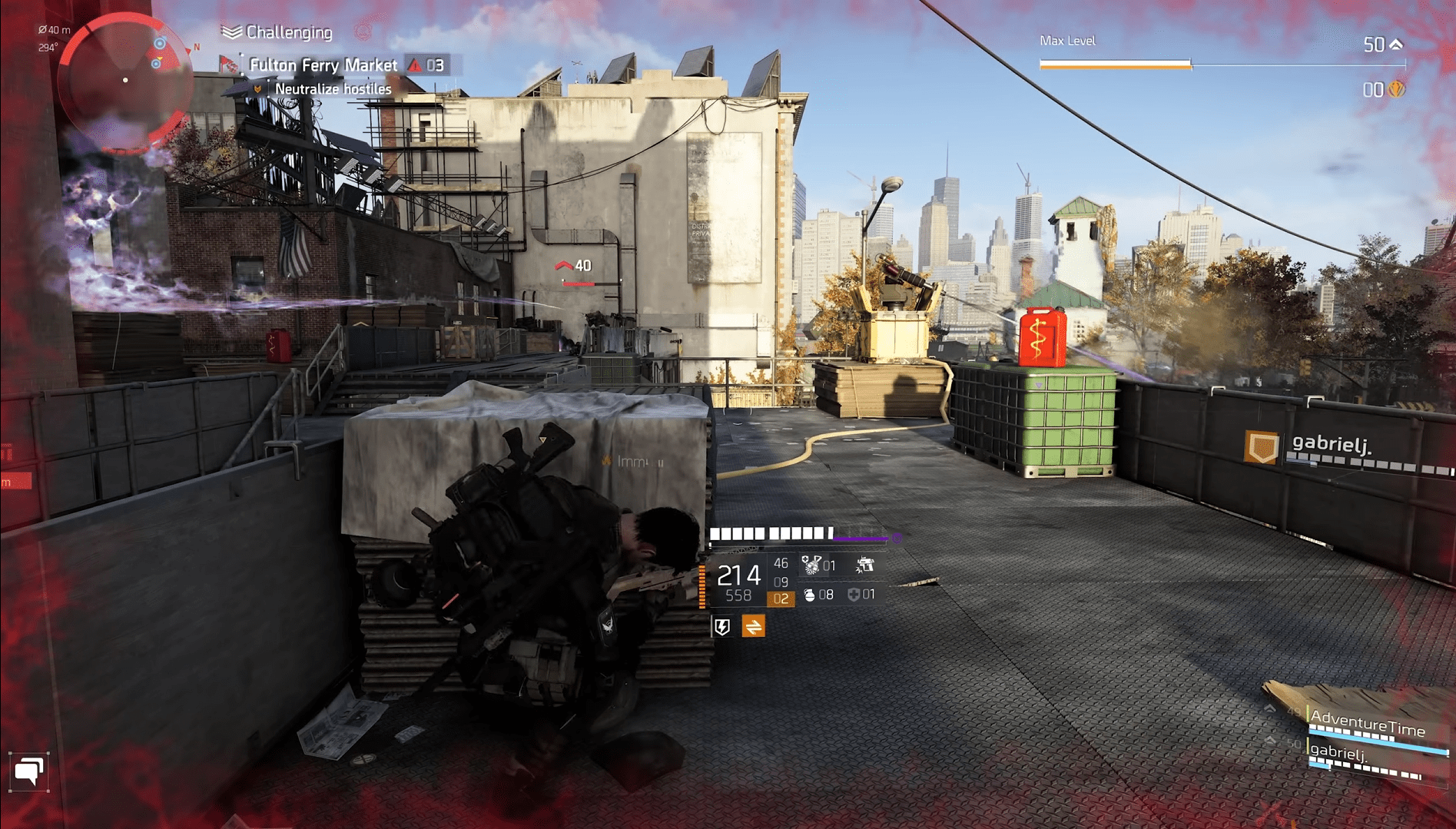Select the Fulton Ferry Market mission tracker
The image size is (1456, 829).
tap(323, 65)
